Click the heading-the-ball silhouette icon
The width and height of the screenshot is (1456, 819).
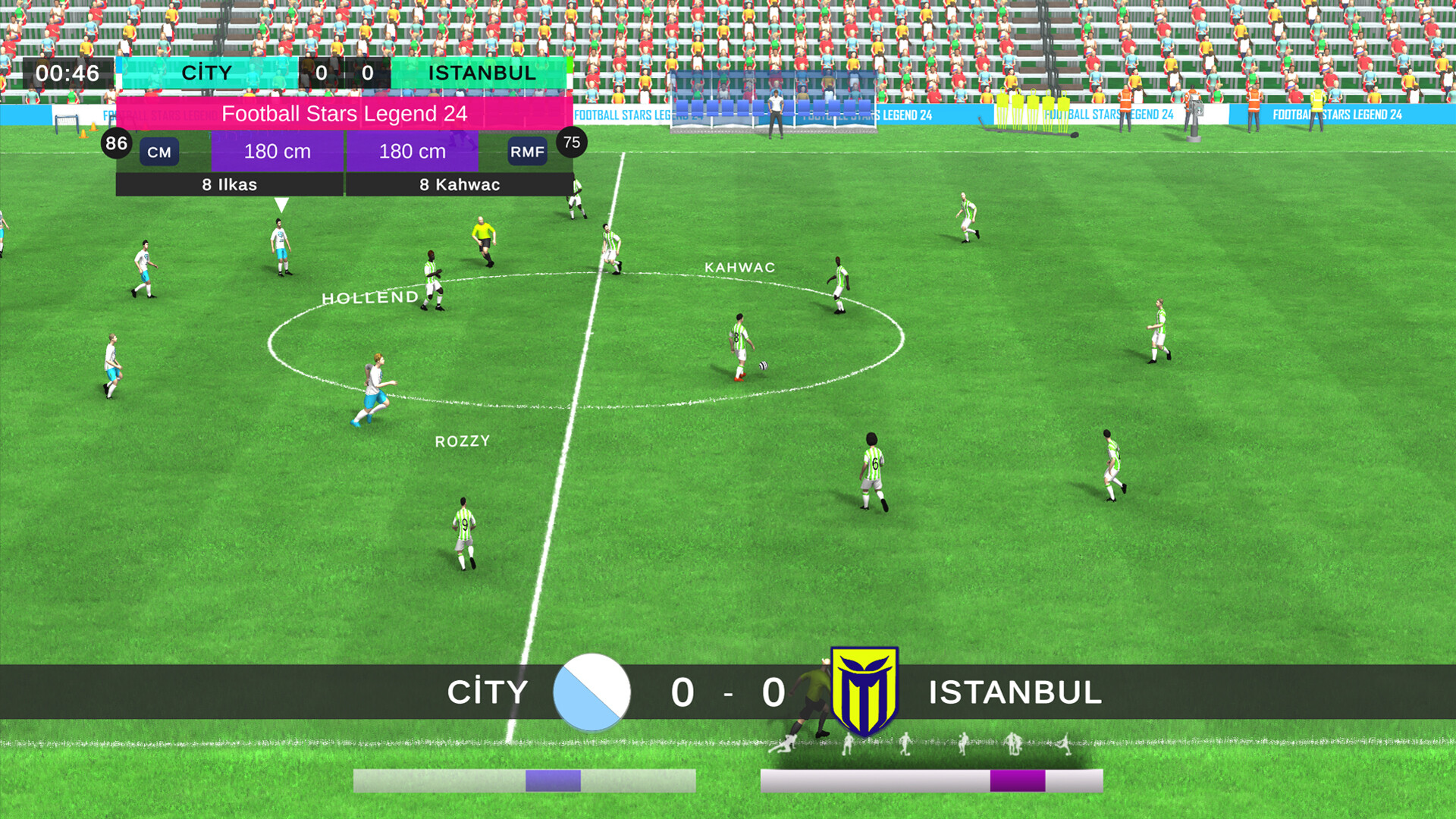click(x=962, y=743)
